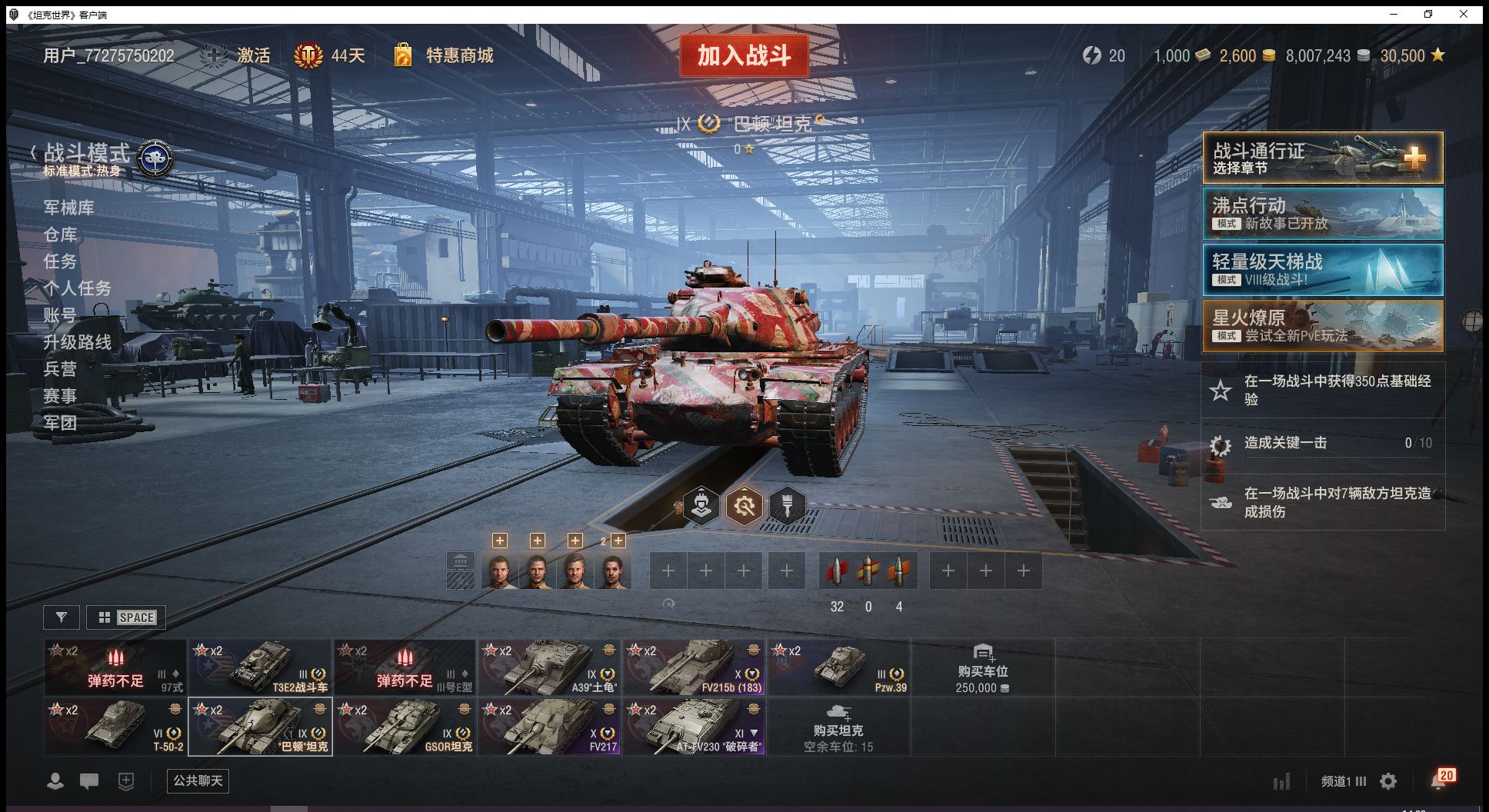Select the FV215b (183) tank card
Screen dimensions: 1489x812
click(694, 667)
